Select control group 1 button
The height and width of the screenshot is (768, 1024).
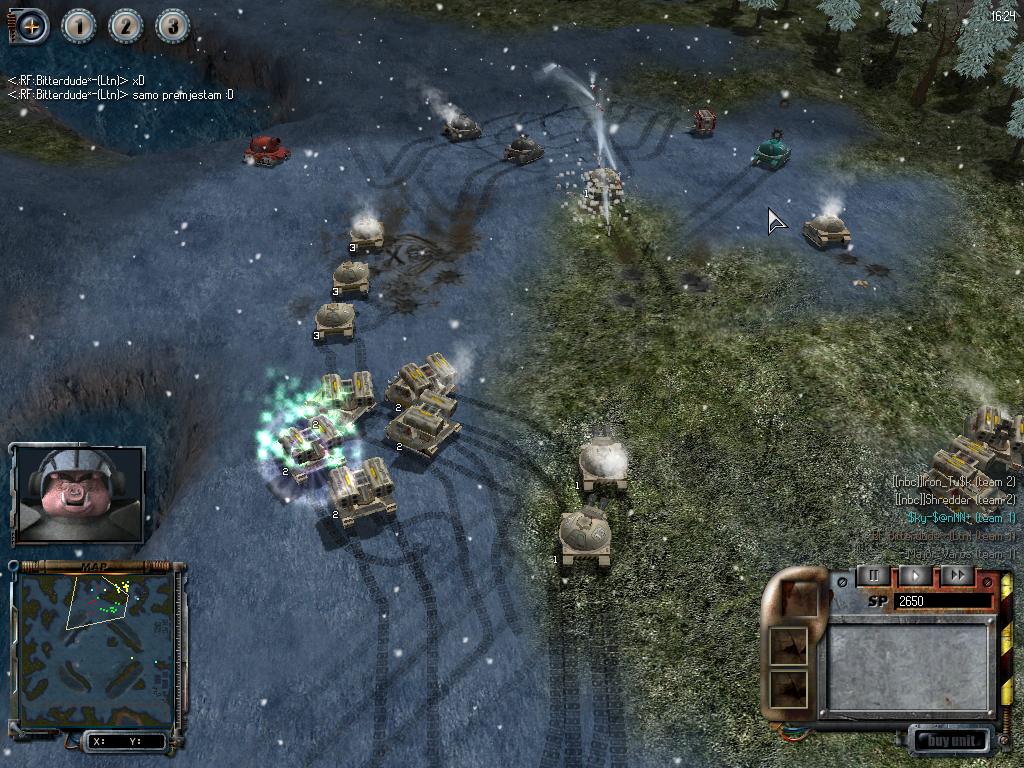(x=79, y=26)
